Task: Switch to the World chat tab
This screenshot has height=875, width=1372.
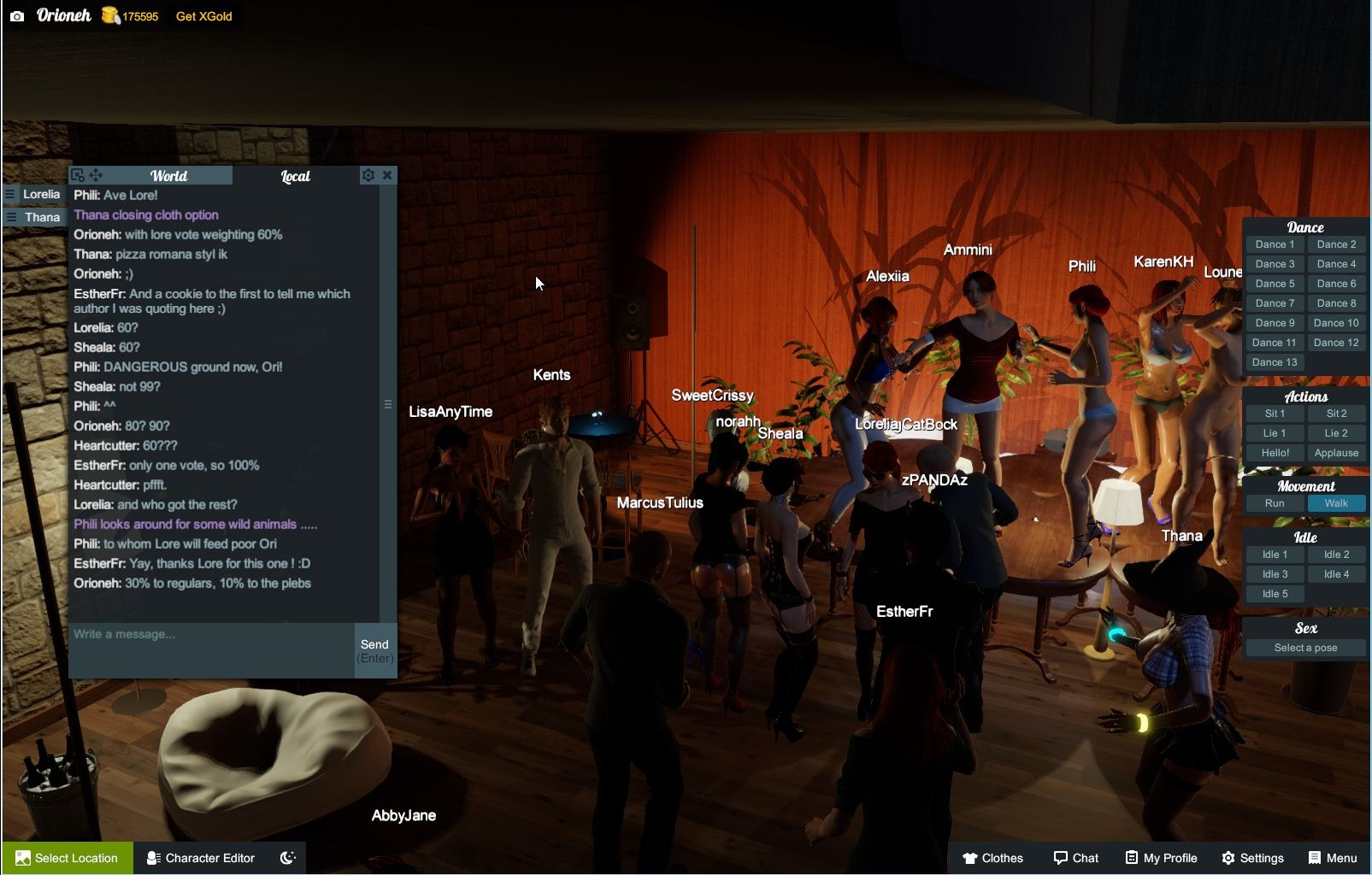Action: (169, 176)
